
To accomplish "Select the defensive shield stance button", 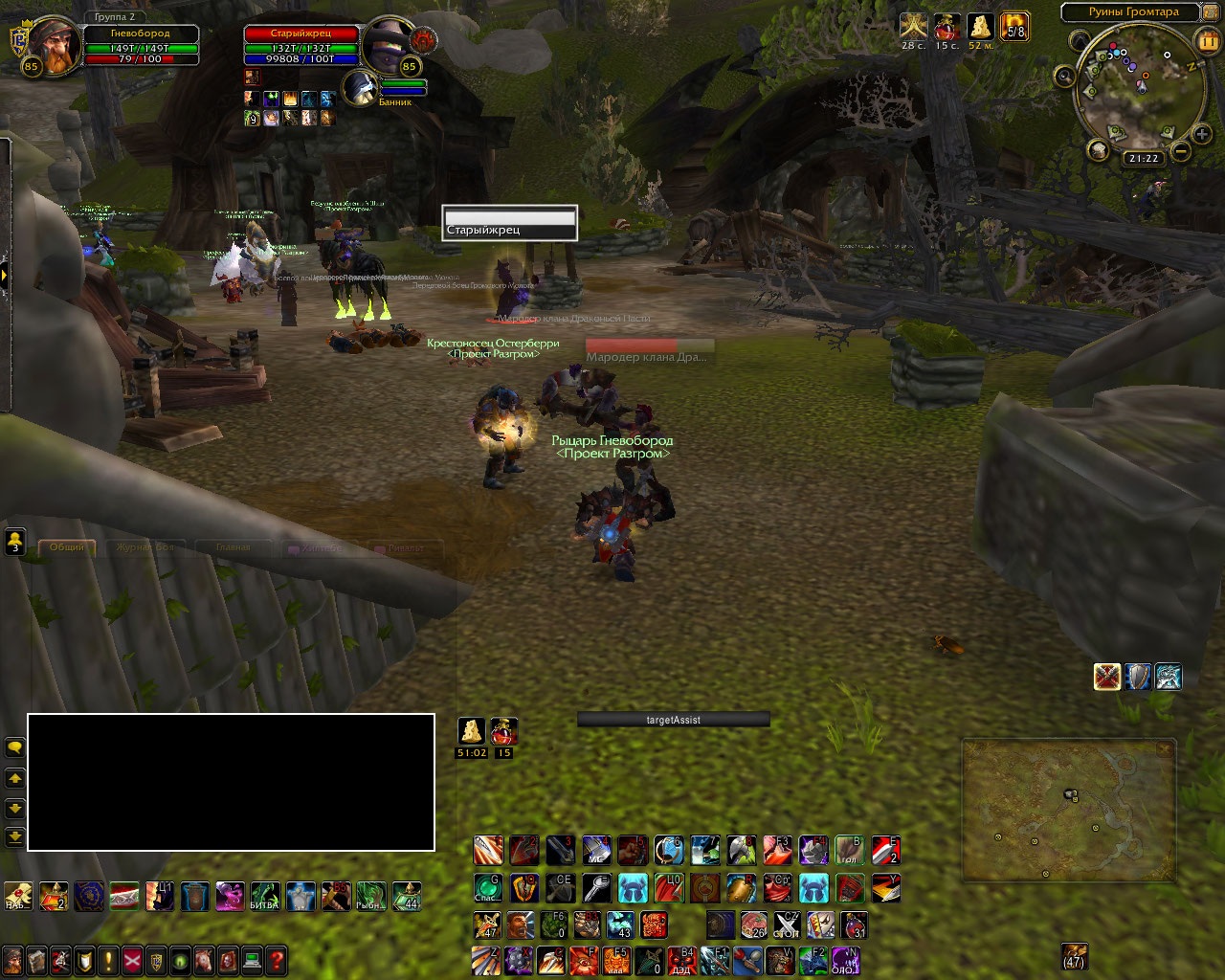I will 1138,677.
